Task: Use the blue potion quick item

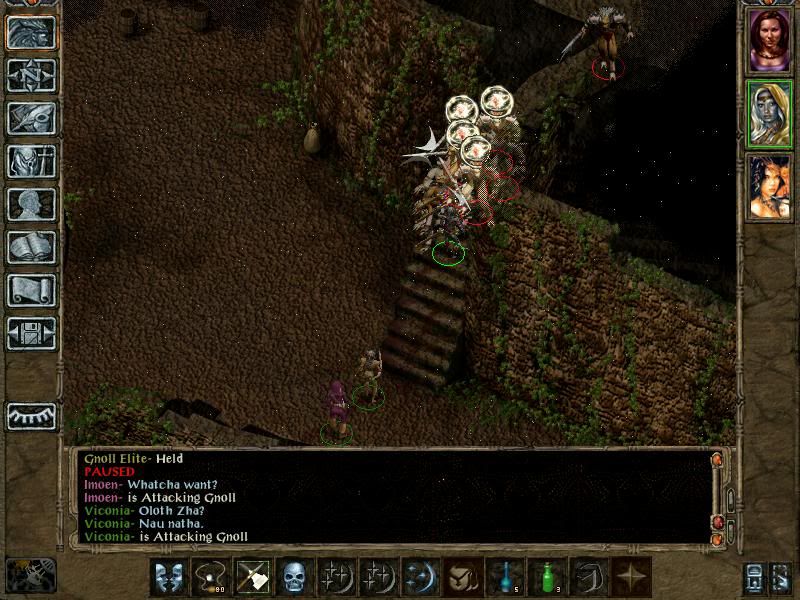Action: (x=505, y=577)
